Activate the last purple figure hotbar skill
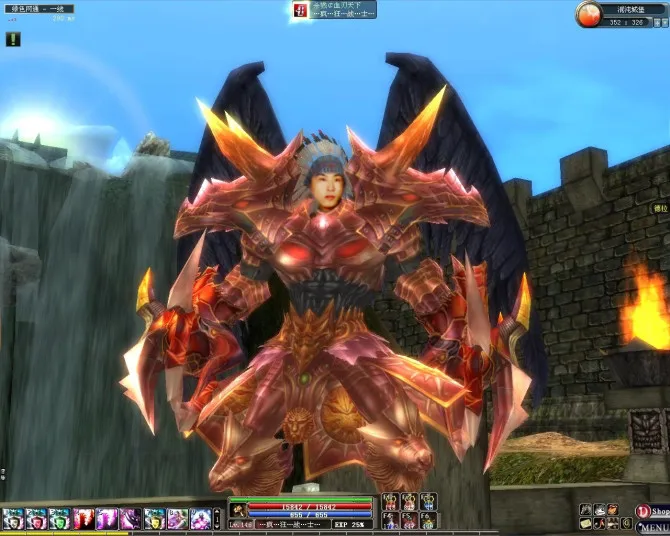 point(201,519)
